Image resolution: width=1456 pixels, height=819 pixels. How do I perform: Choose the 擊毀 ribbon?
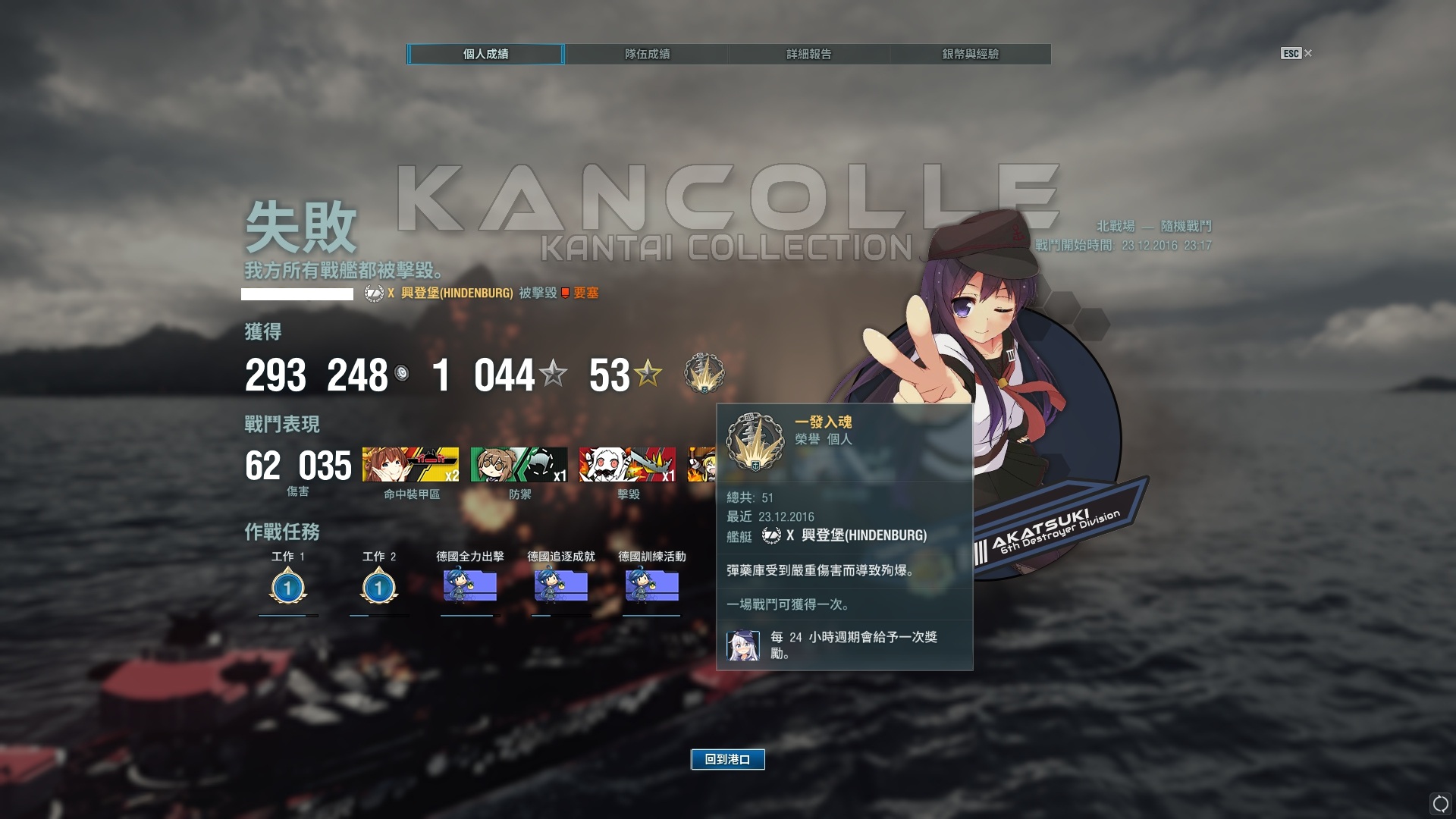pos(627,465)
